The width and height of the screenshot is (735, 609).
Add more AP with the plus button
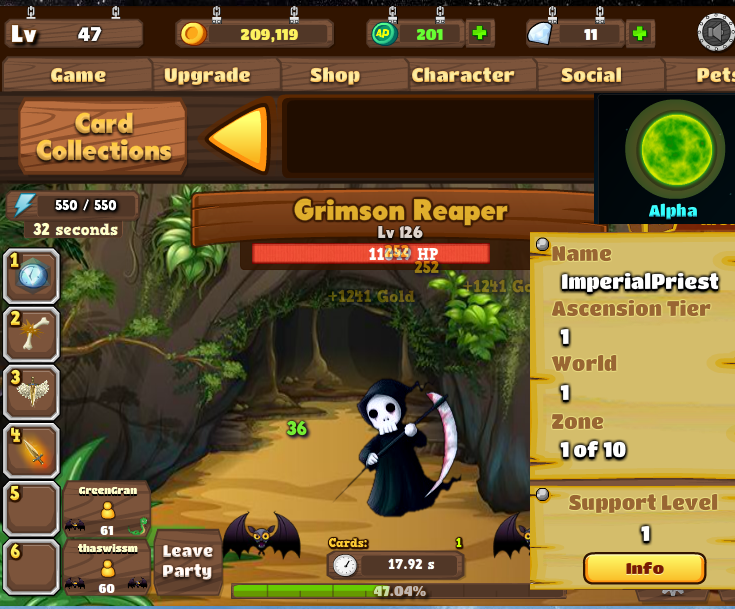(479, 33)
